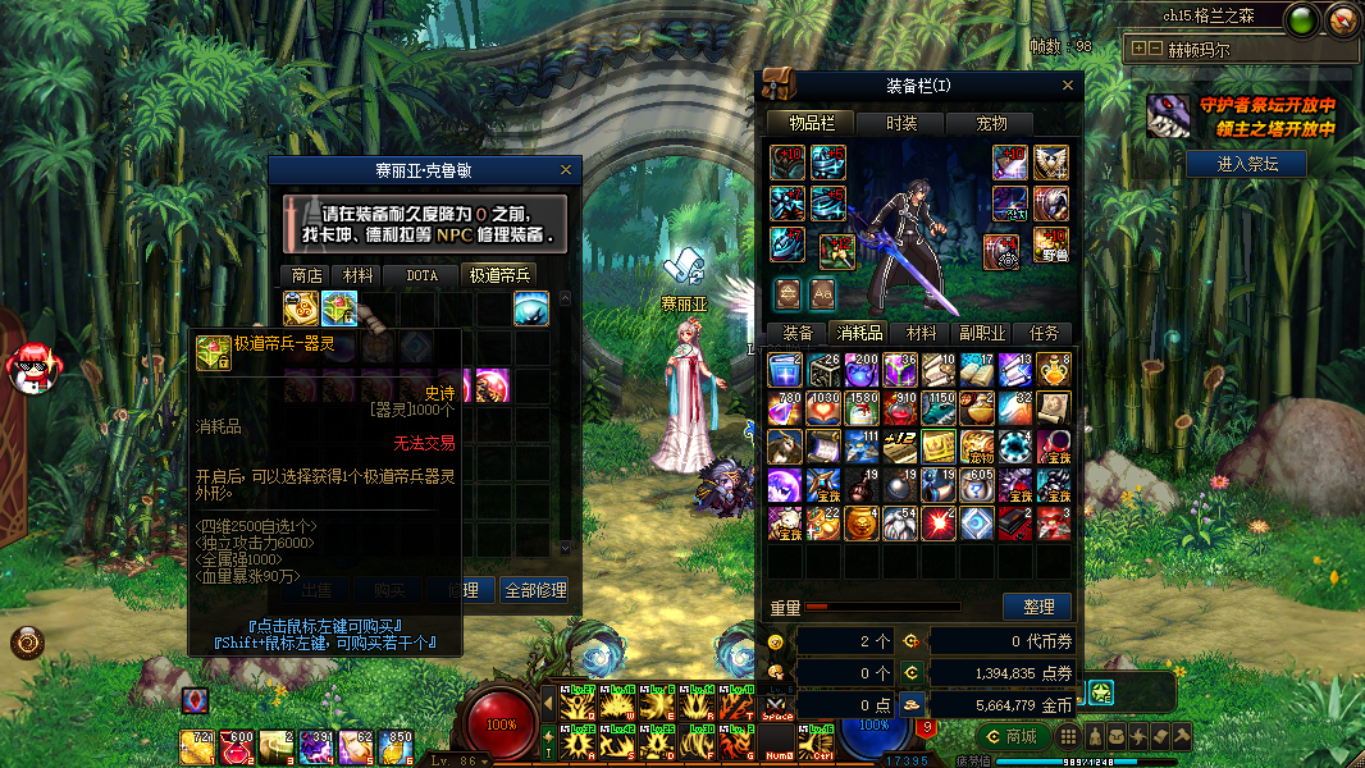This screenshot has height=768, width=1365.
Task: Click the star-shaped skill icon in the bottom-right menu
Action: click(1139, 738)
